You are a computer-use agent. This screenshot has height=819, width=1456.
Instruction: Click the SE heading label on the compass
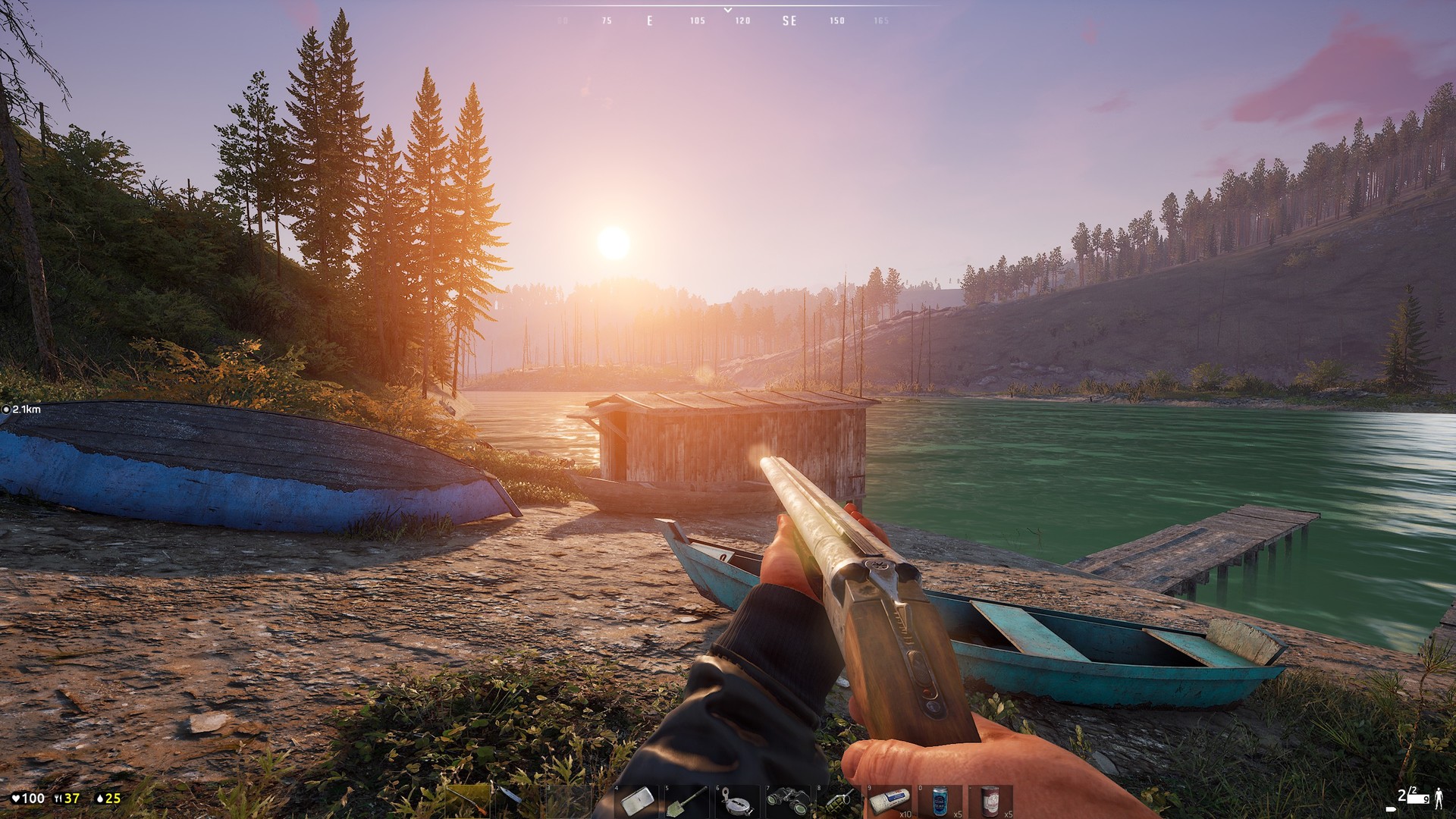pos(789,20)
